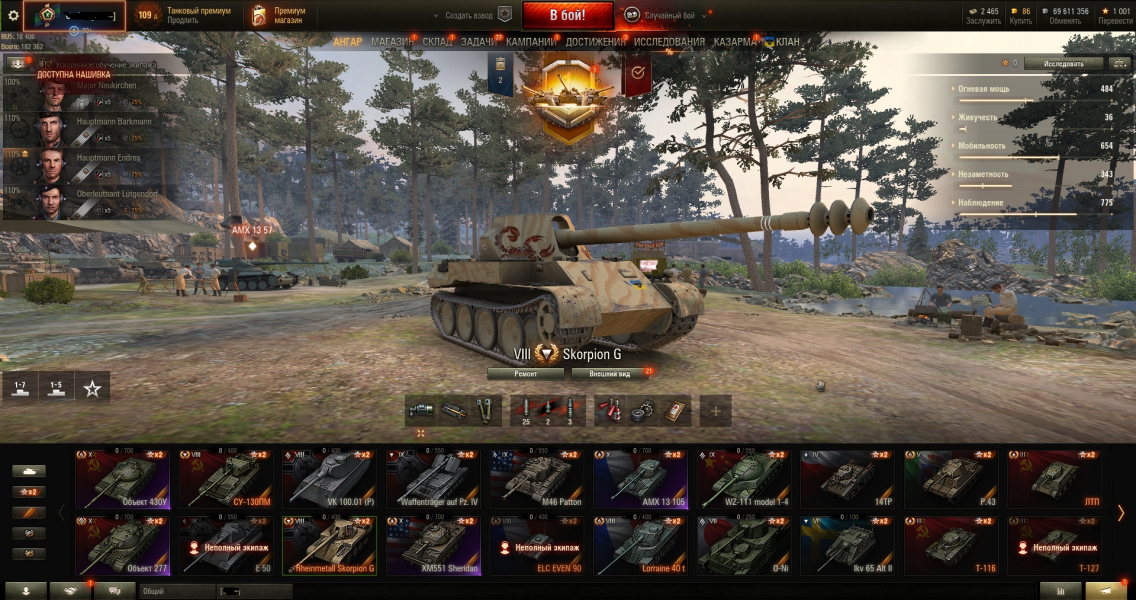Choose the M46 Patton tank
Viewport: 1136px width, 600px height.
coord(538,479)
